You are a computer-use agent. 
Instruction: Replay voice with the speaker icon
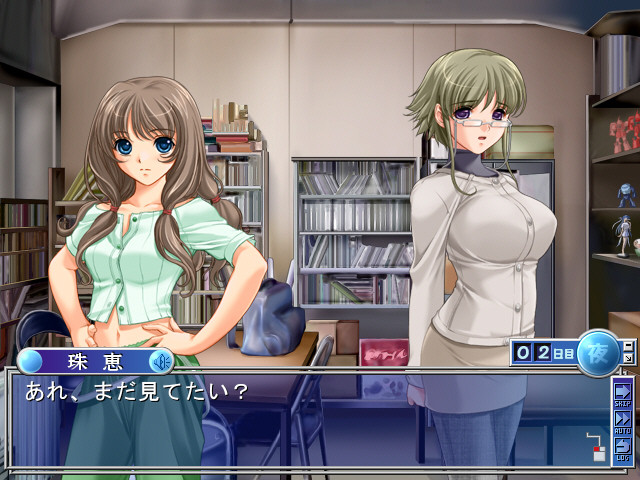pyautogui.click(x=159, y=361)
